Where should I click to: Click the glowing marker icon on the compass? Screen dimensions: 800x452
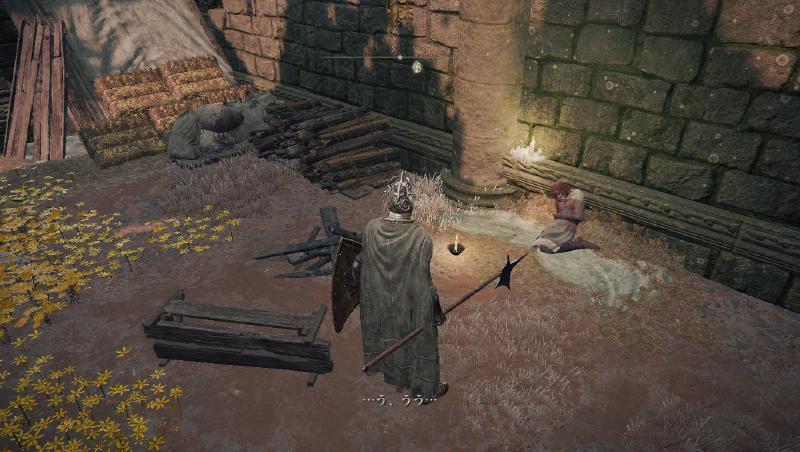pyautogui.click(x=417, y=67)
